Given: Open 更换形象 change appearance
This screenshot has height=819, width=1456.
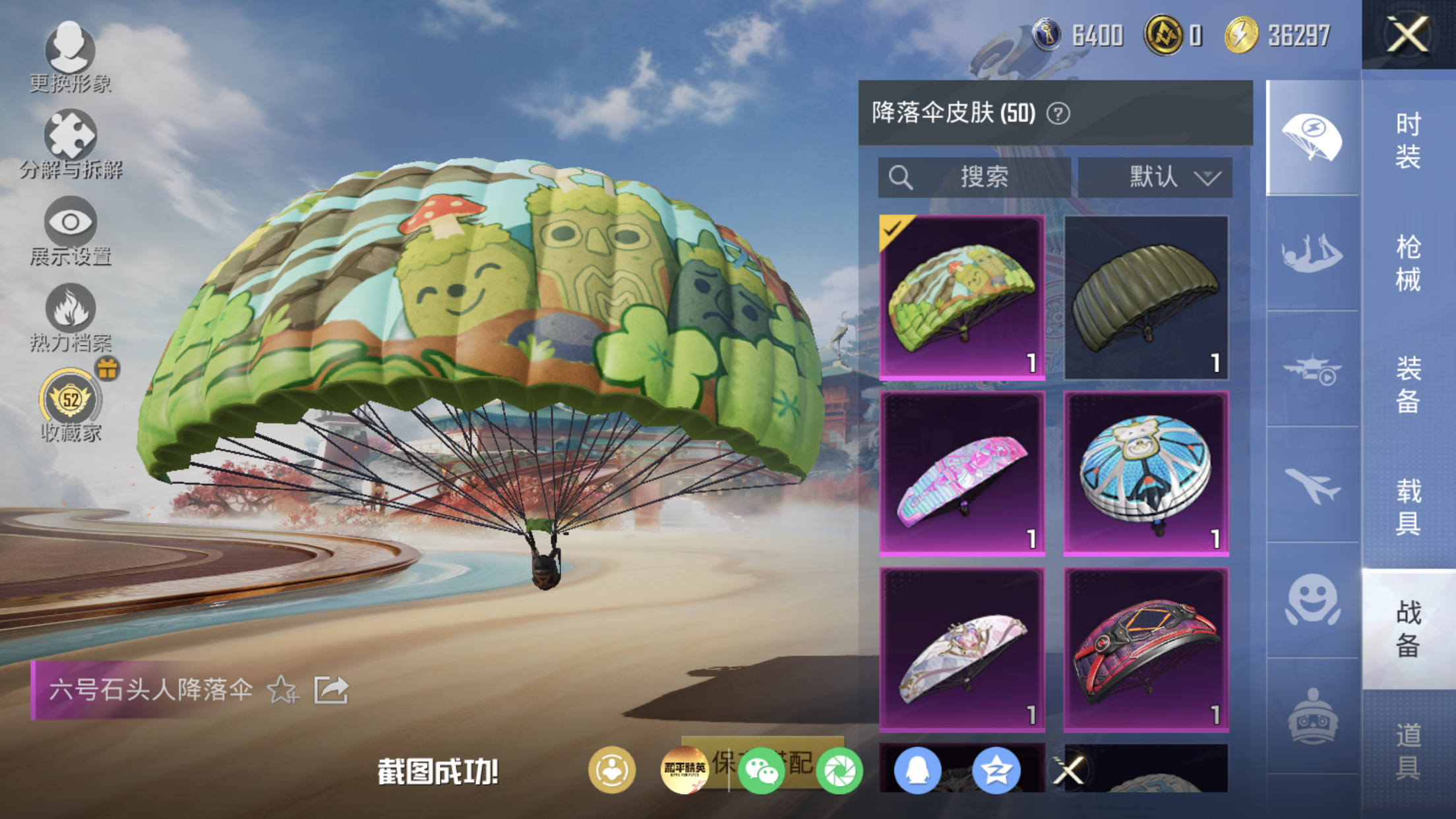Looking at the screenshot, I should 70,57.
